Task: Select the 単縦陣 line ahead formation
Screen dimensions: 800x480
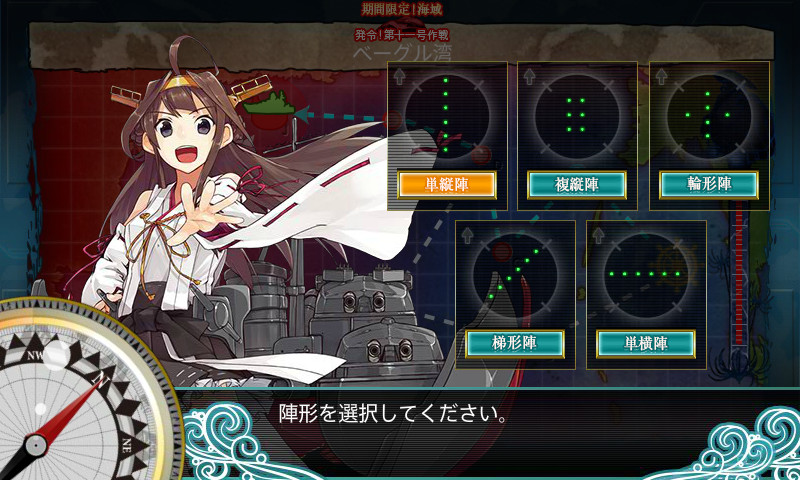Action: 446,185
